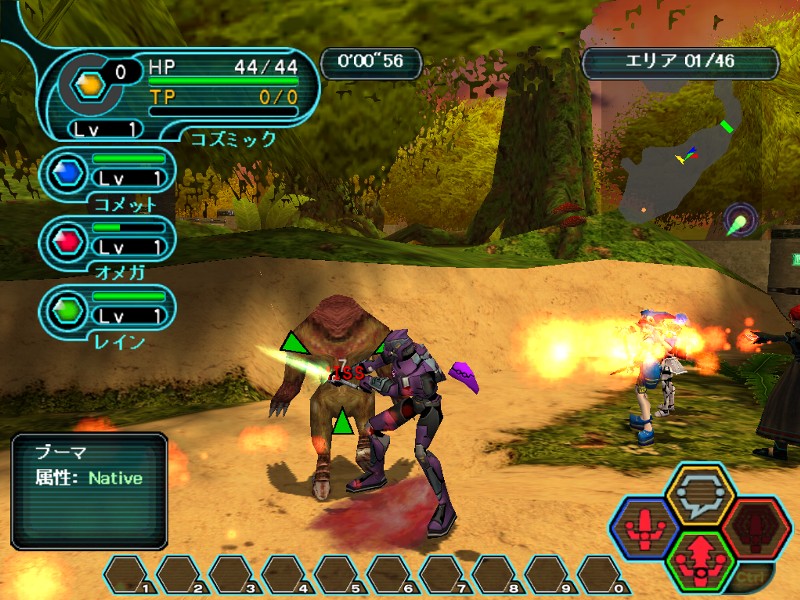Select party member コメット's status panel
800x600 pixels.
(108, 173)
